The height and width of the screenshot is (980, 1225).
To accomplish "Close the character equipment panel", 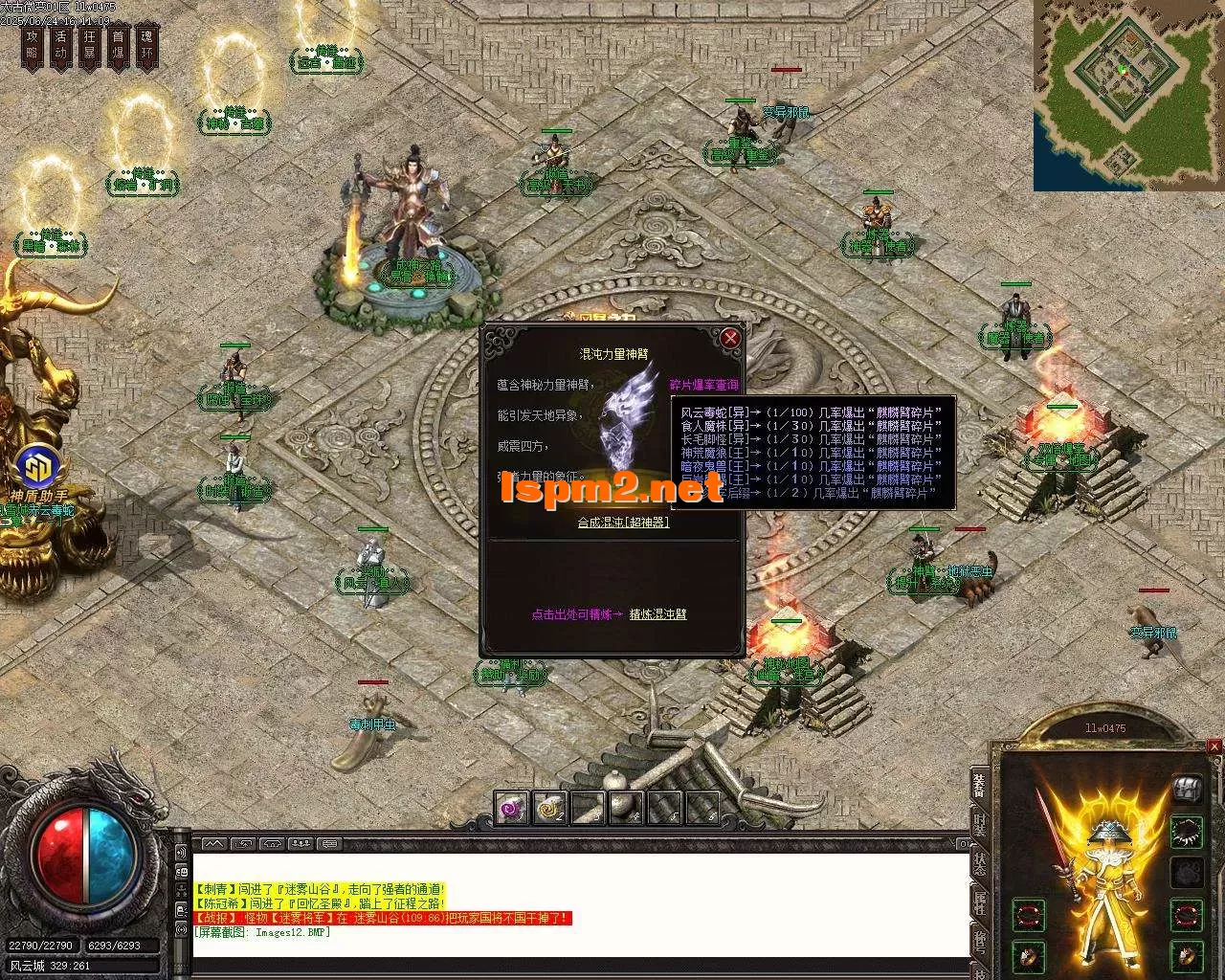I will (x=1214, y=746).
